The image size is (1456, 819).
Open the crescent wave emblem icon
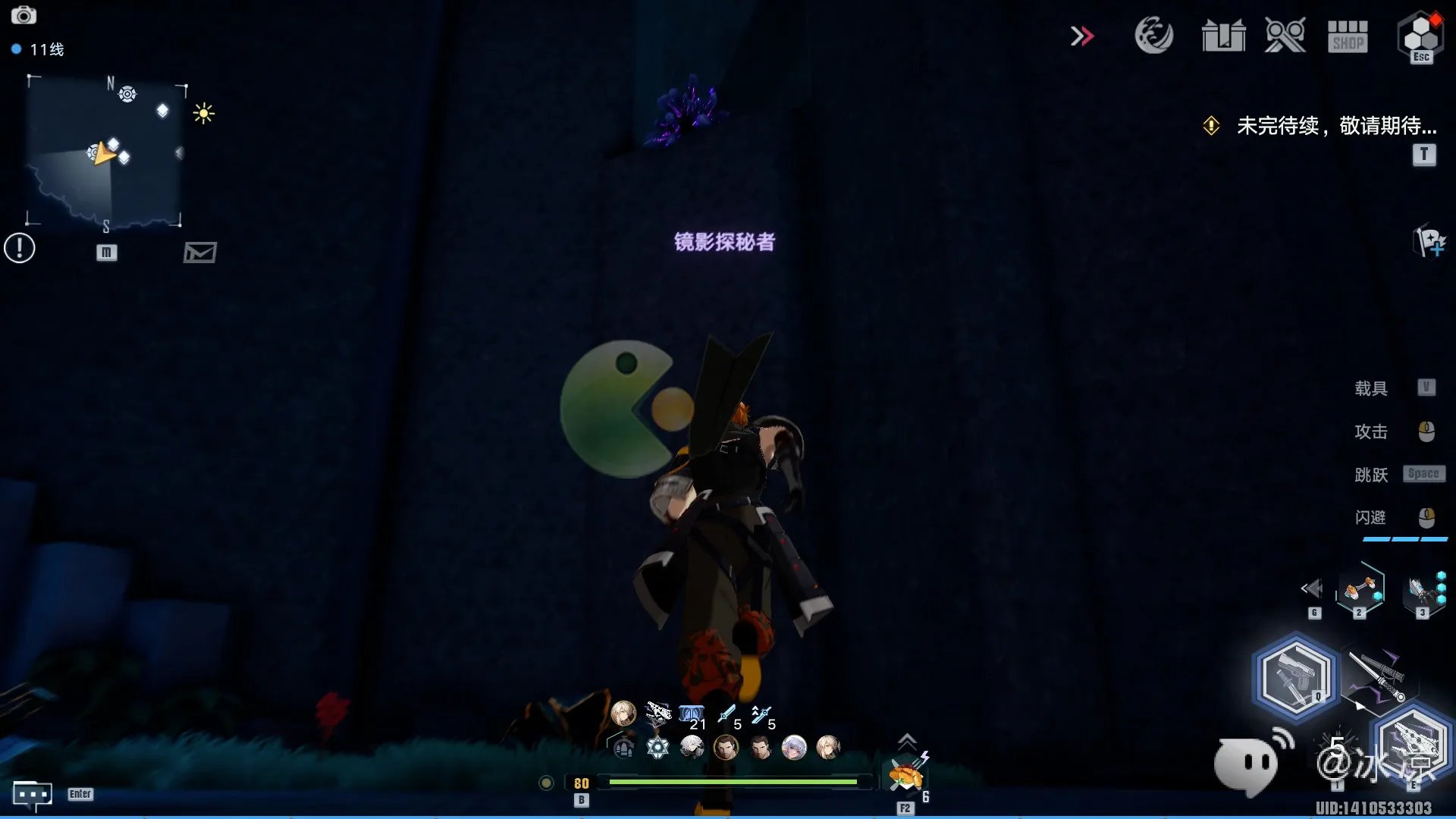point(1153,36)
